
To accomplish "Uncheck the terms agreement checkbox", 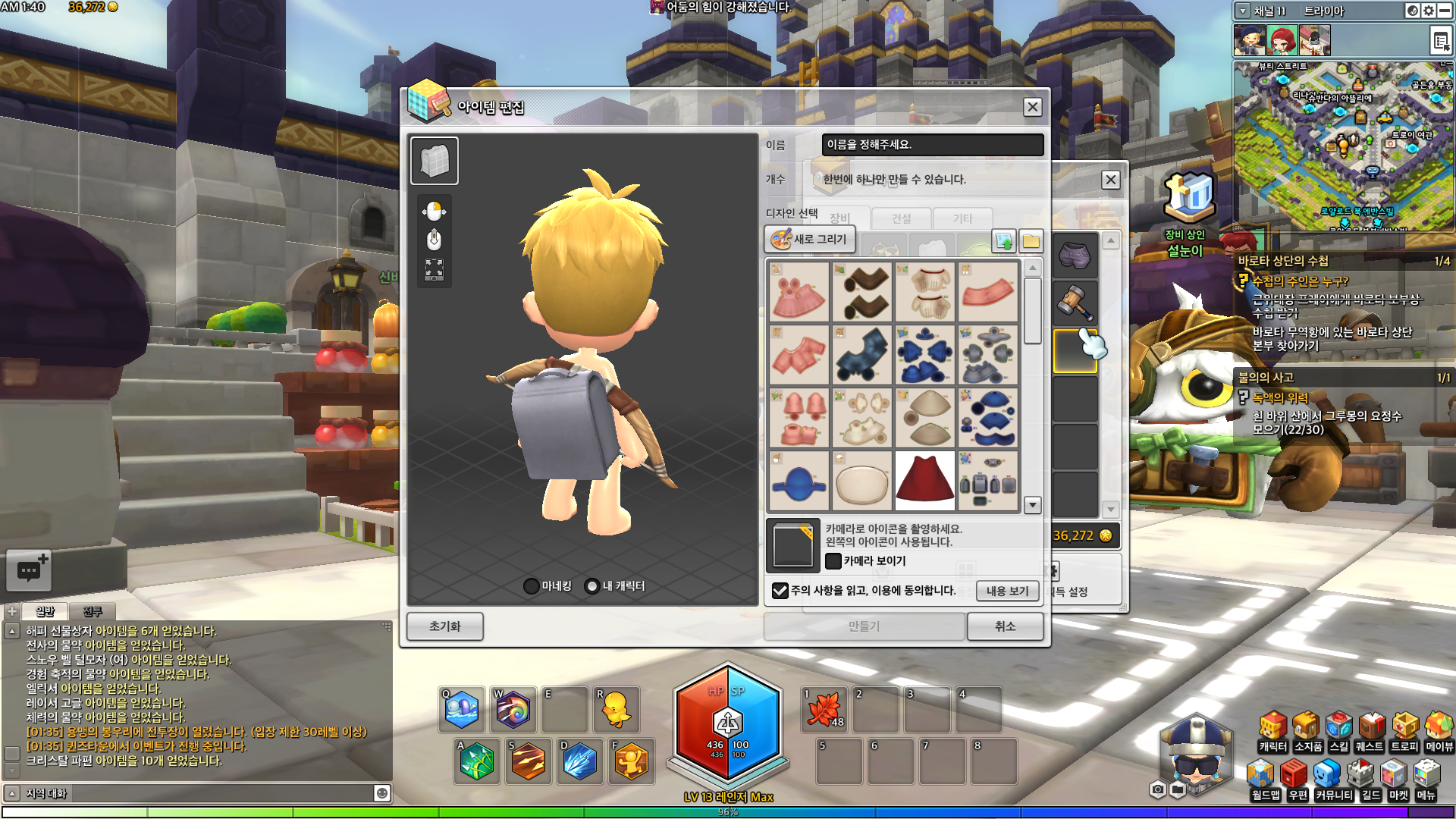I will pos(780,591).
